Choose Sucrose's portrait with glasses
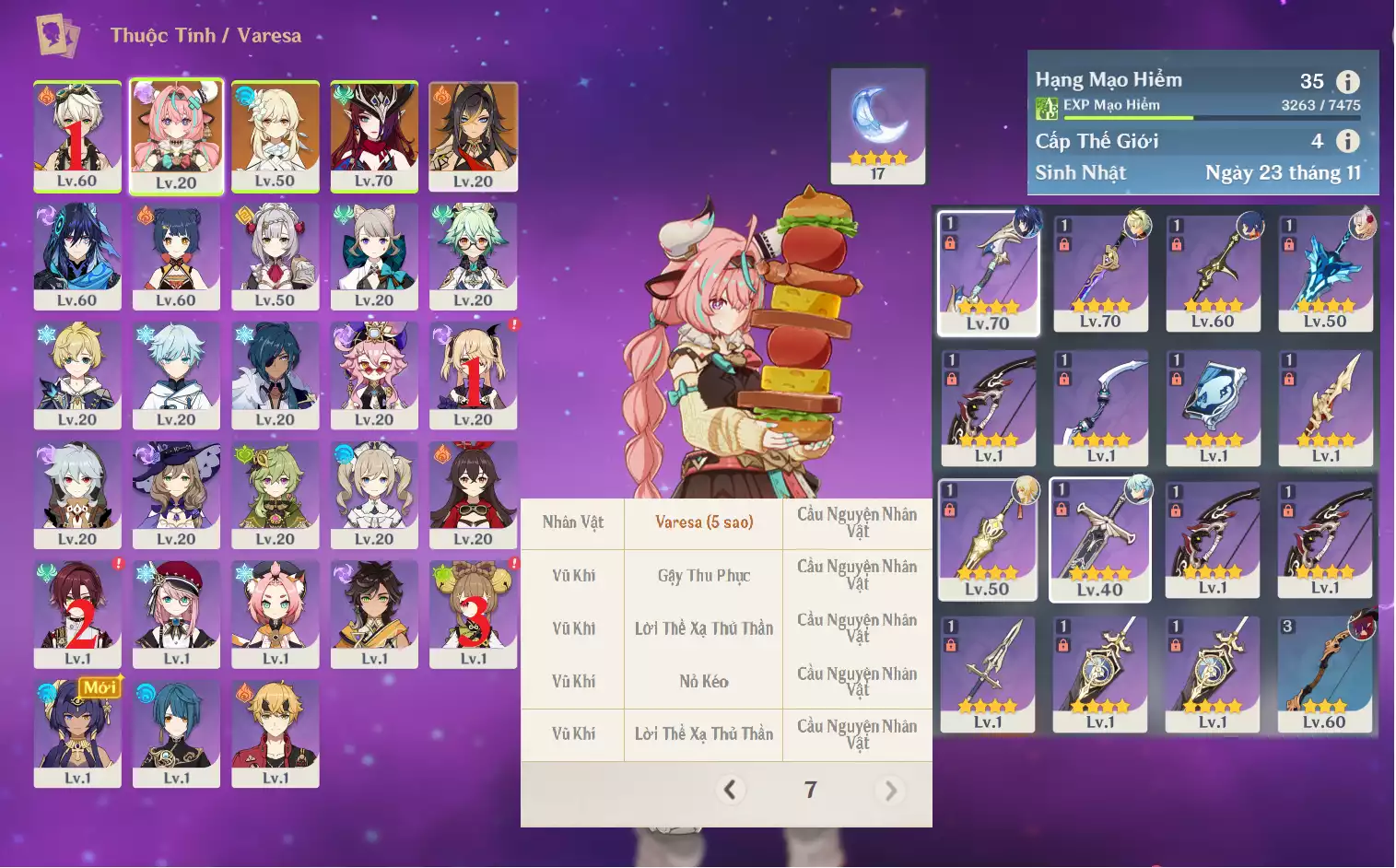 [x=473, y=256]
